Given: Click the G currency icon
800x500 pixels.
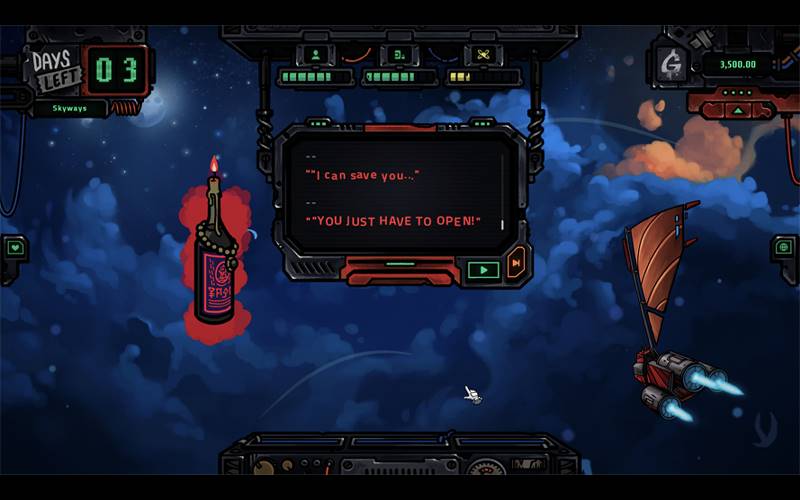Looking at the screenshot, I should (x=672, y=65).
